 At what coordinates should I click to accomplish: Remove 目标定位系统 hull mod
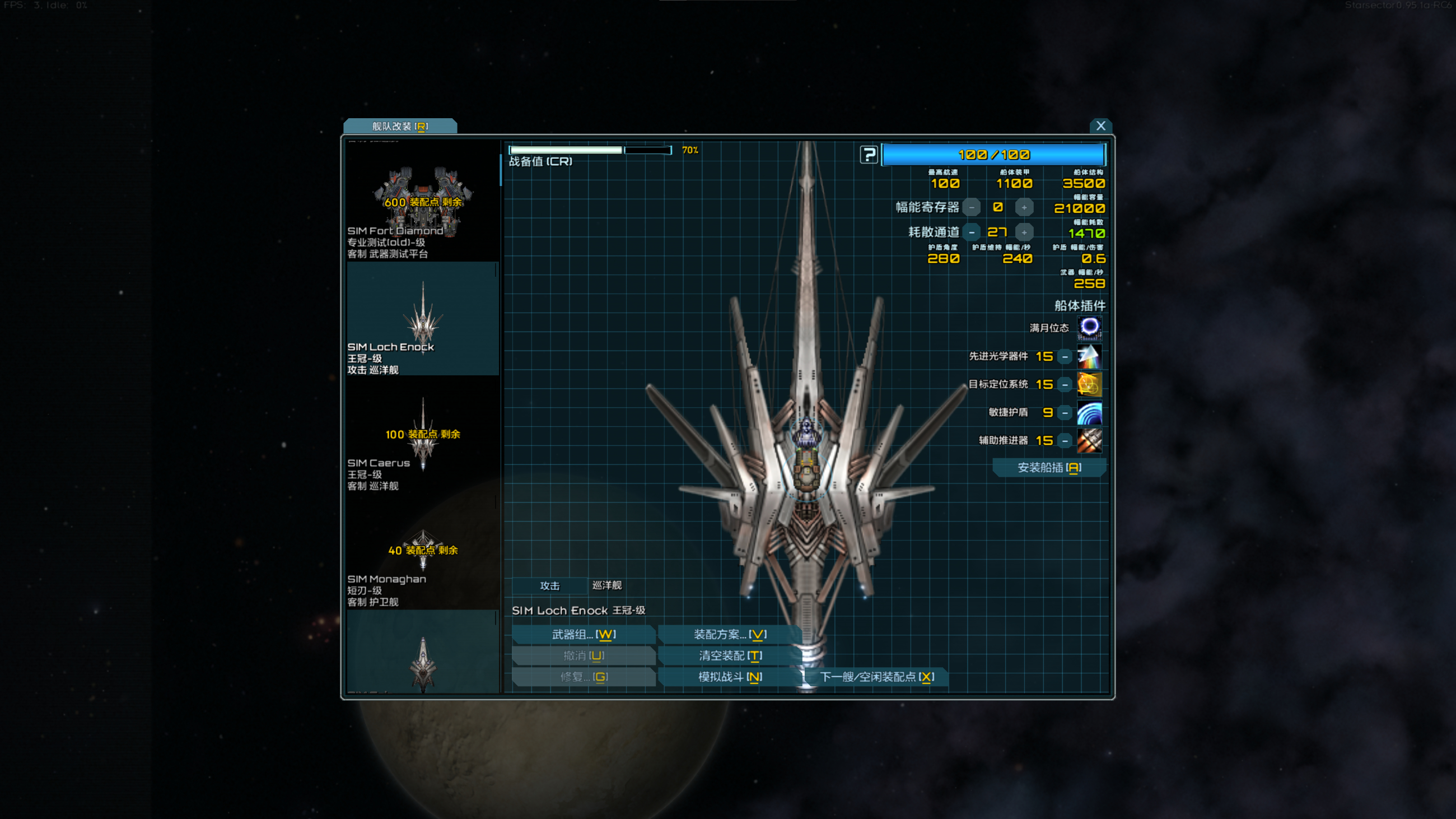pyautogui.click(x=1065, y=385)
